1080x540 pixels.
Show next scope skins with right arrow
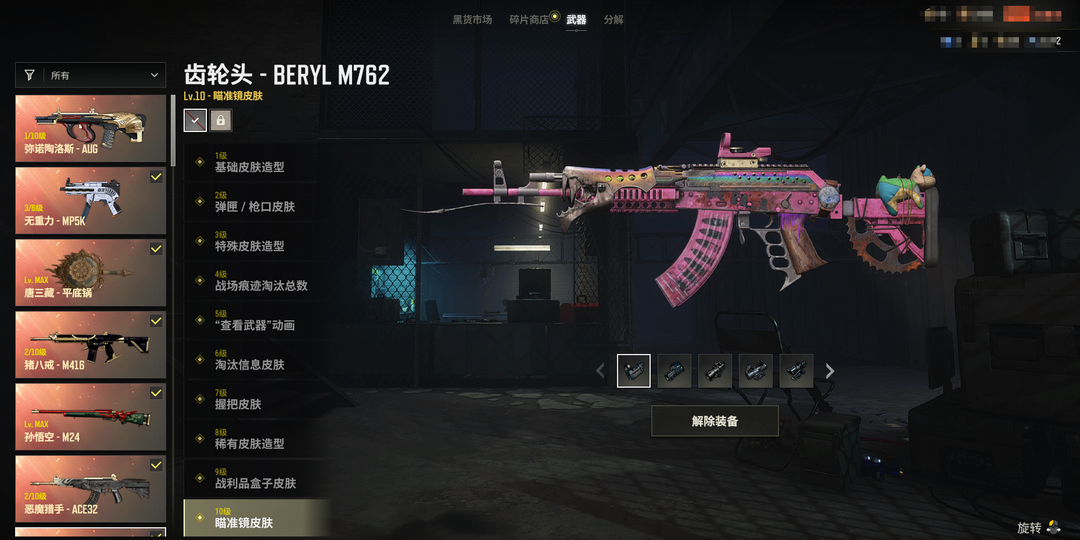coord(829,371)
